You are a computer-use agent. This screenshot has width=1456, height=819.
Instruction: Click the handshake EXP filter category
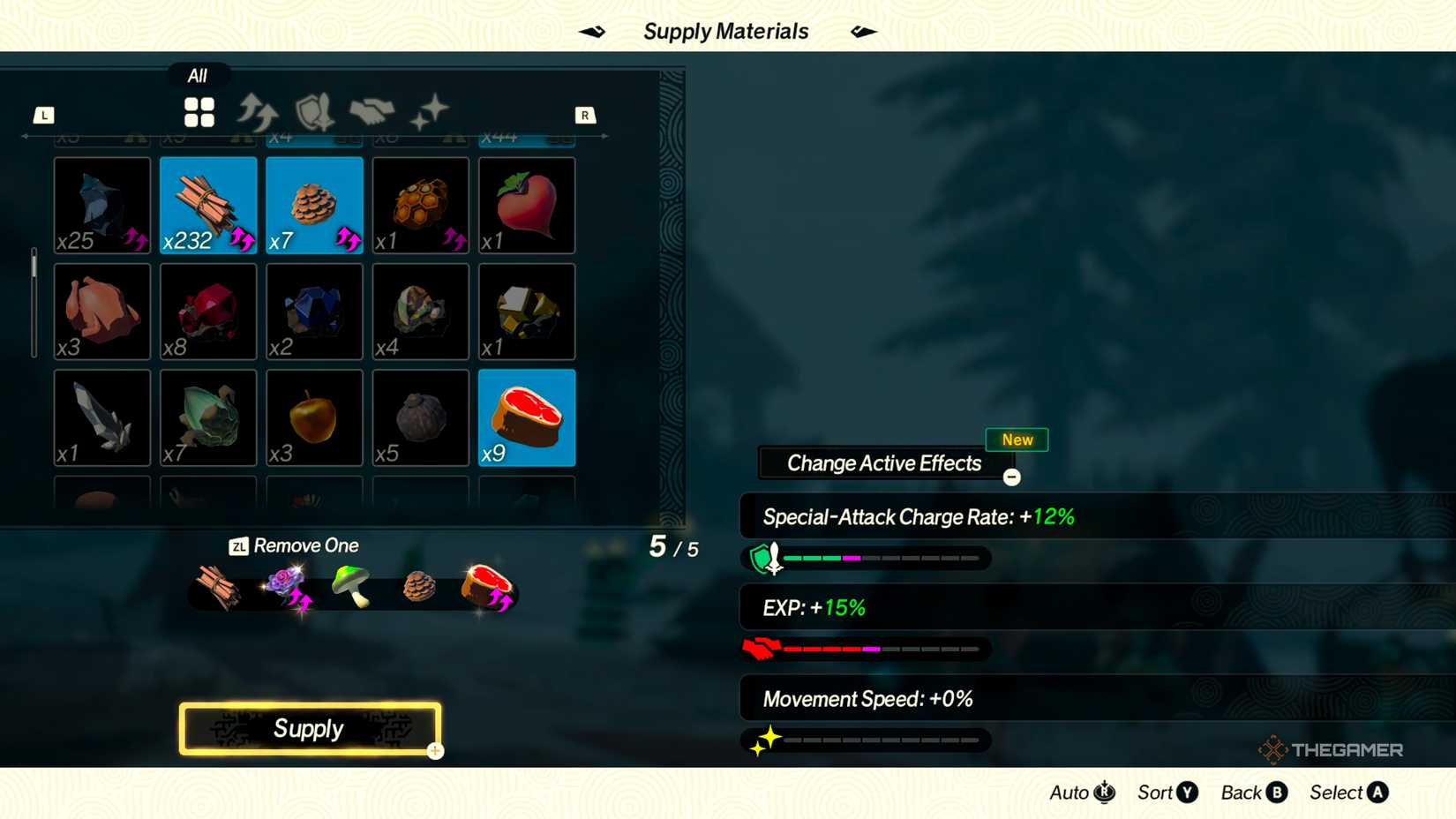tap(372, 110)
